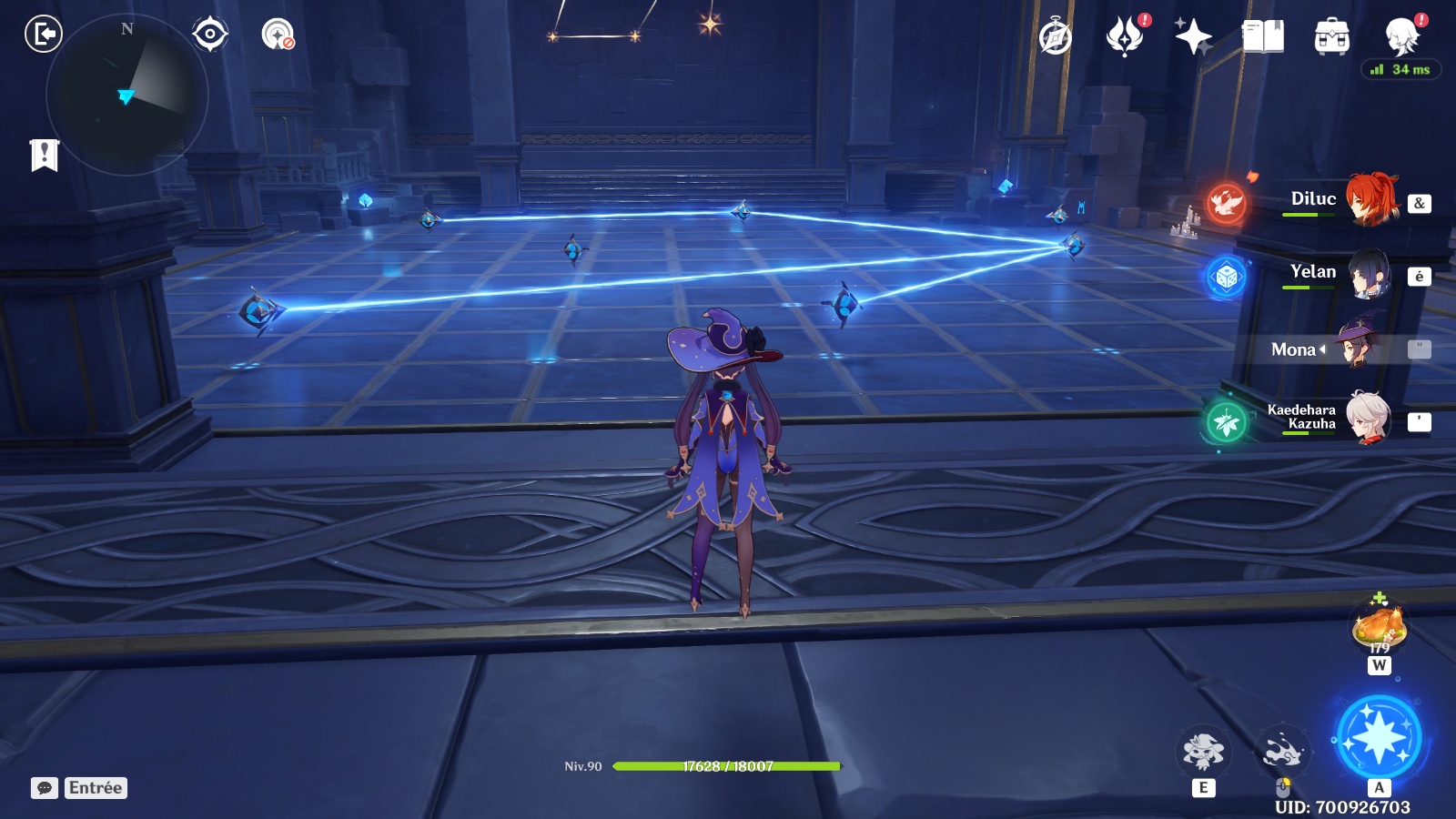The image size is (1456, 819).
Task: Switch to Yelan in the party
Action: click(1368, 274)
